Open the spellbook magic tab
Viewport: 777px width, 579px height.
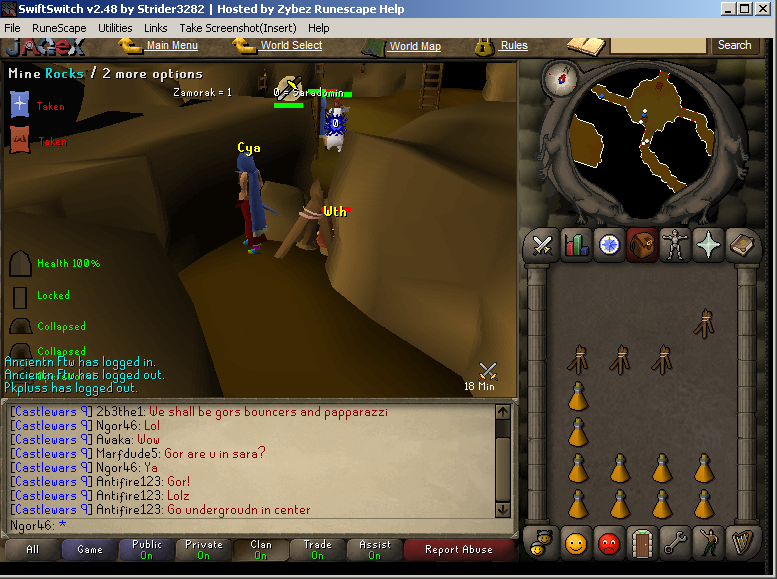point(741,244)
